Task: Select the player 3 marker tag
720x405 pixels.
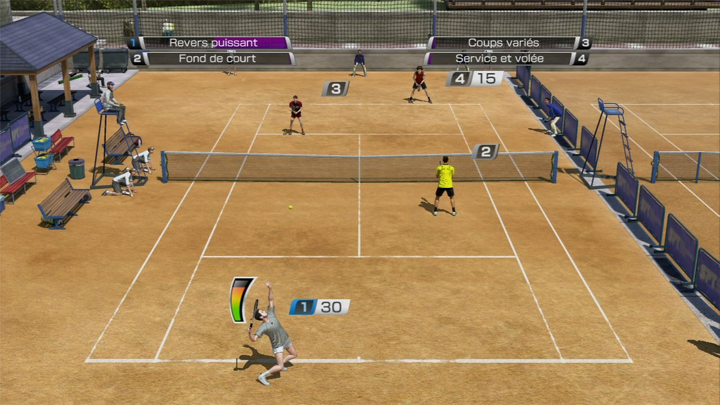Action: point(335,89)
